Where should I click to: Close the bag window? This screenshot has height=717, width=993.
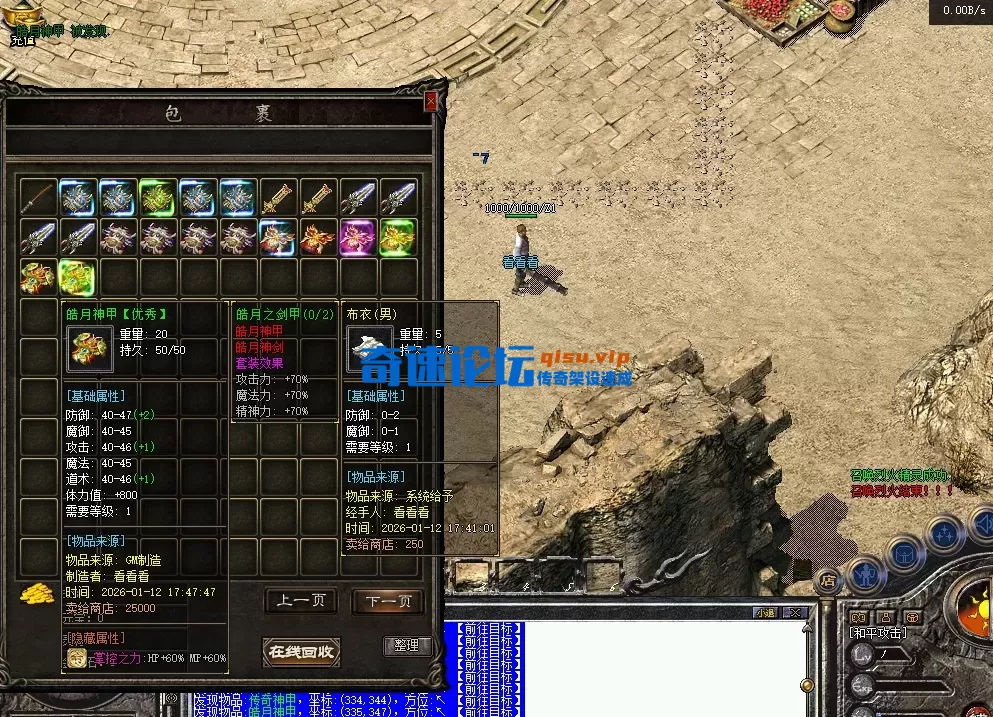pyautogui.click(x=431, y=101)
